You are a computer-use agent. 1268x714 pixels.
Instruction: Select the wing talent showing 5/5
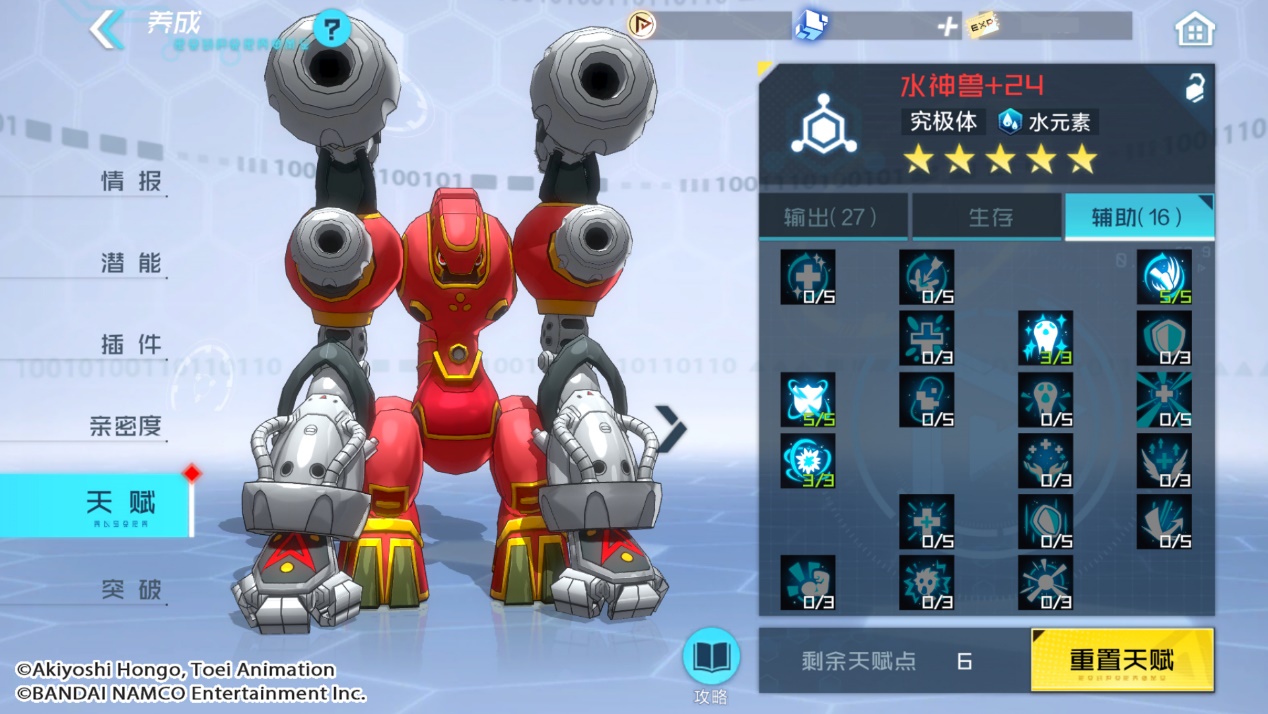(1164, 277)
